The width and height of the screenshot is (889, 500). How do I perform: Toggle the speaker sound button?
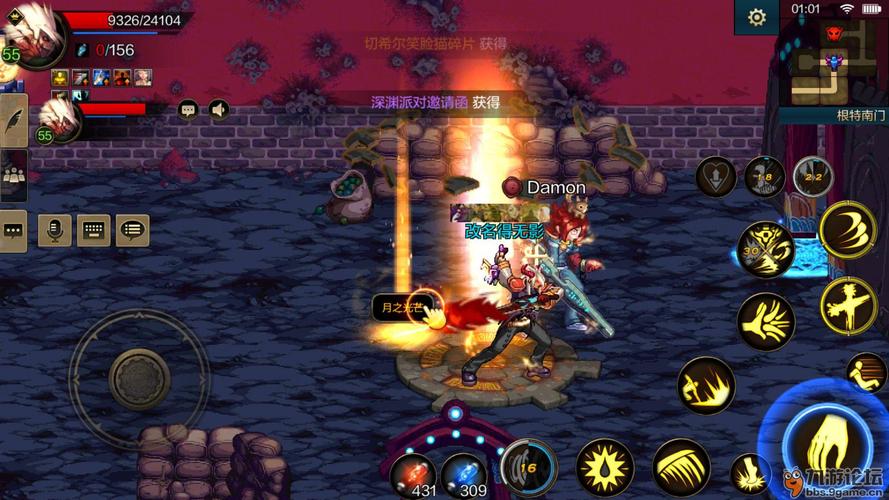click(218, 110)
